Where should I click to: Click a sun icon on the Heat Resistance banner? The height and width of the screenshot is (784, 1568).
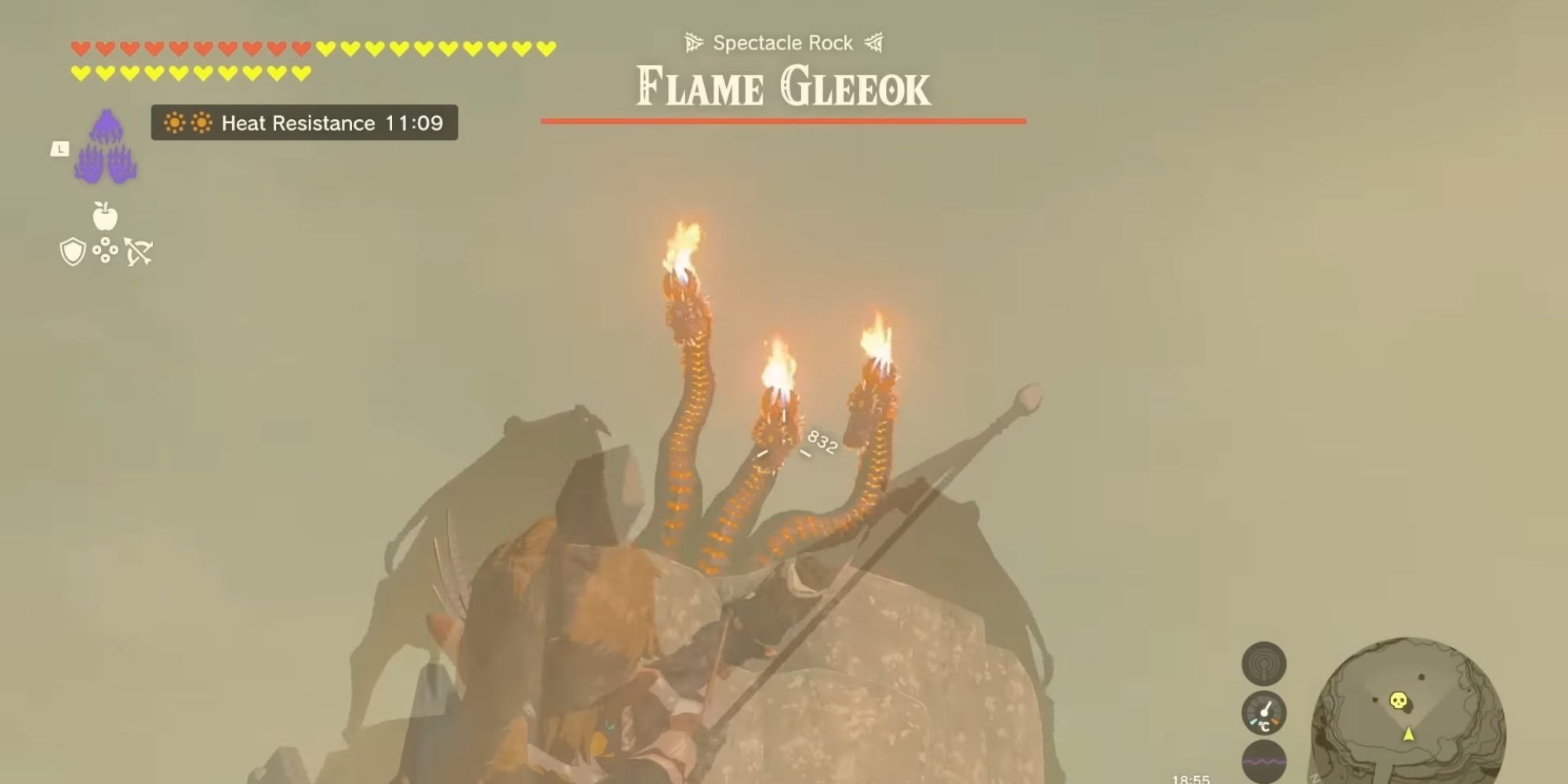click(174, 123)
